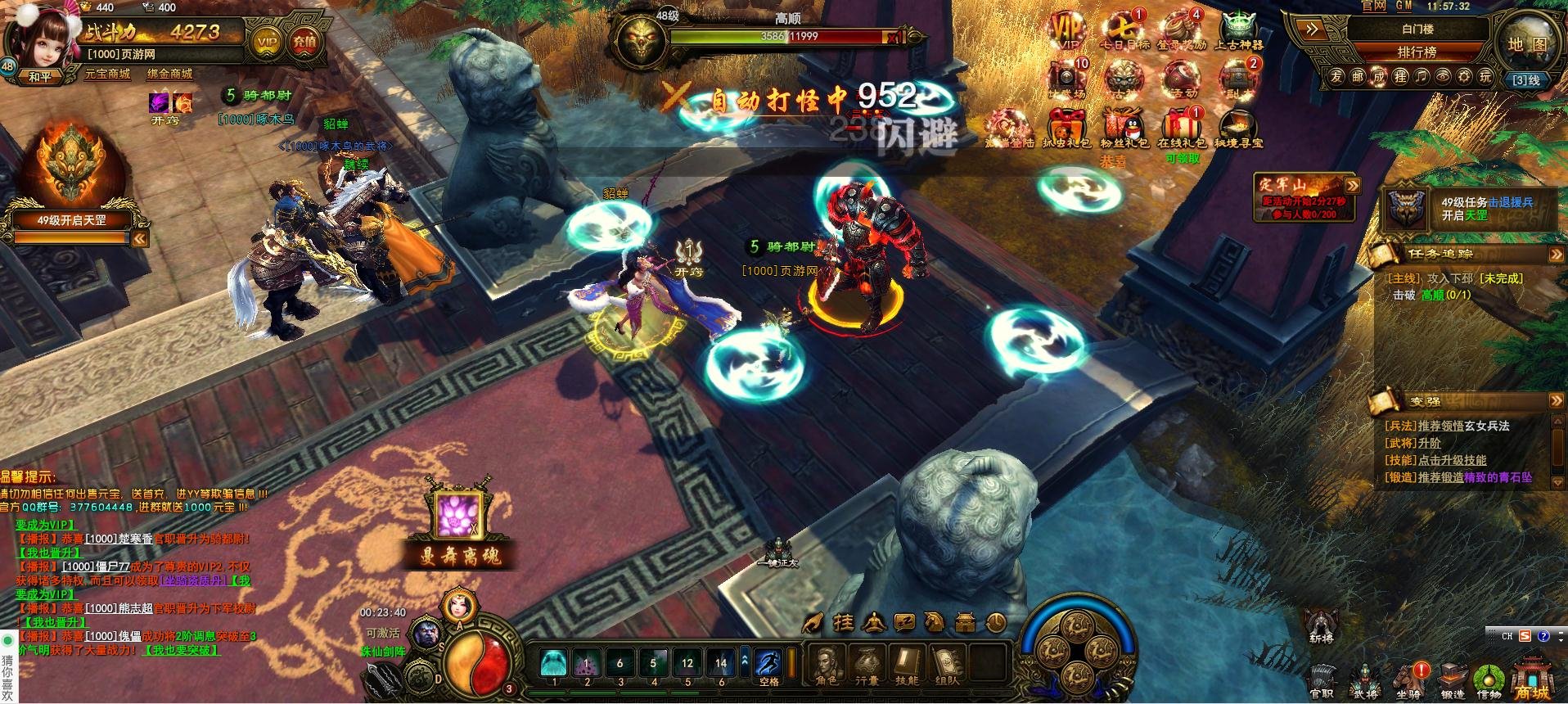
Task: Toggle the 和平 peace mode button
Action: pos(40,77)
